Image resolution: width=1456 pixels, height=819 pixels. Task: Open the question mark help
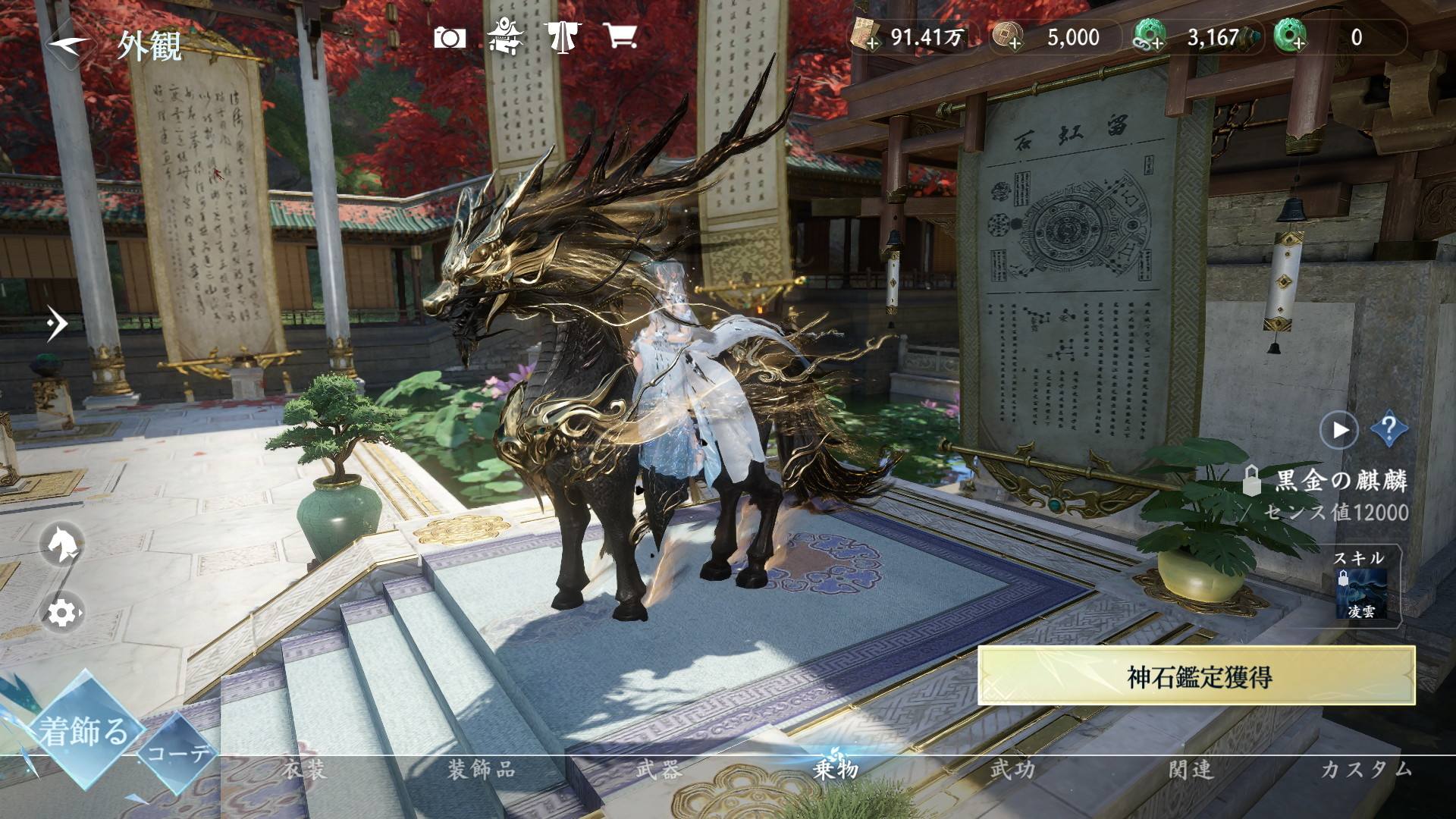coord(1389,430)
